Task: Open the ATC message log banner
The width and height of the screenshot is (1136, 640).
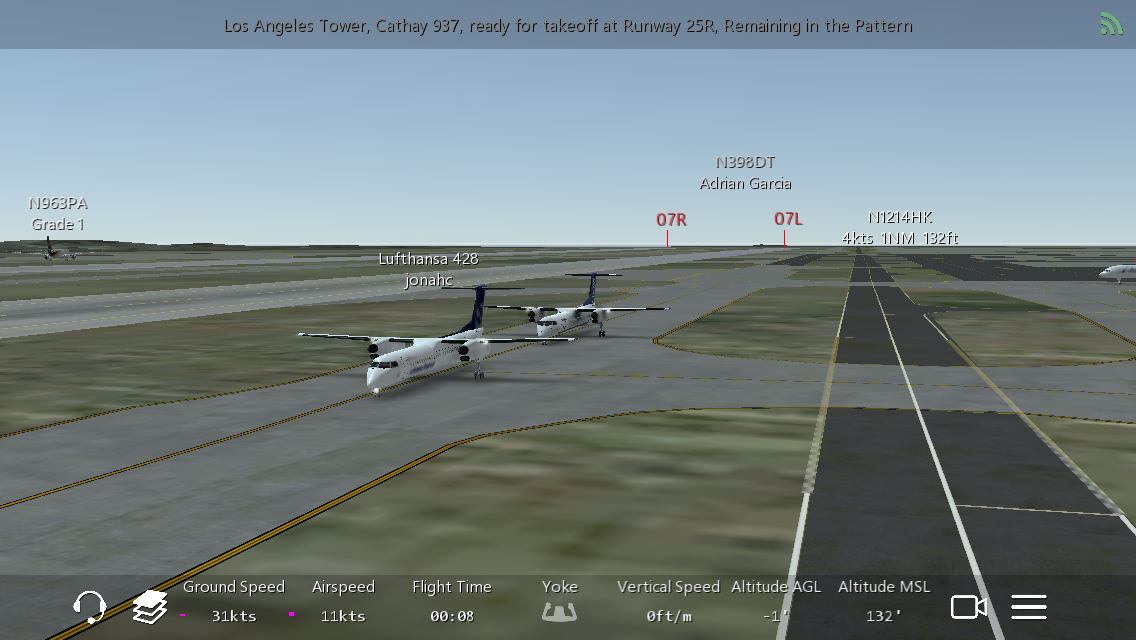Action: (568, 26)
